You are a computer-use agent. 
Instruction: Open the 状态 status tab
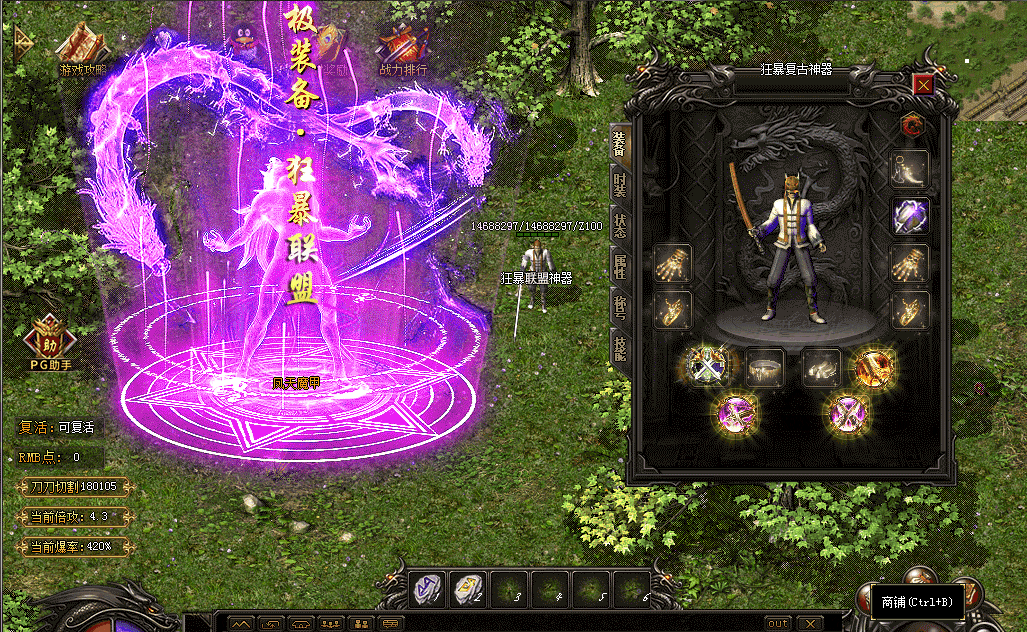click(620, 223)
